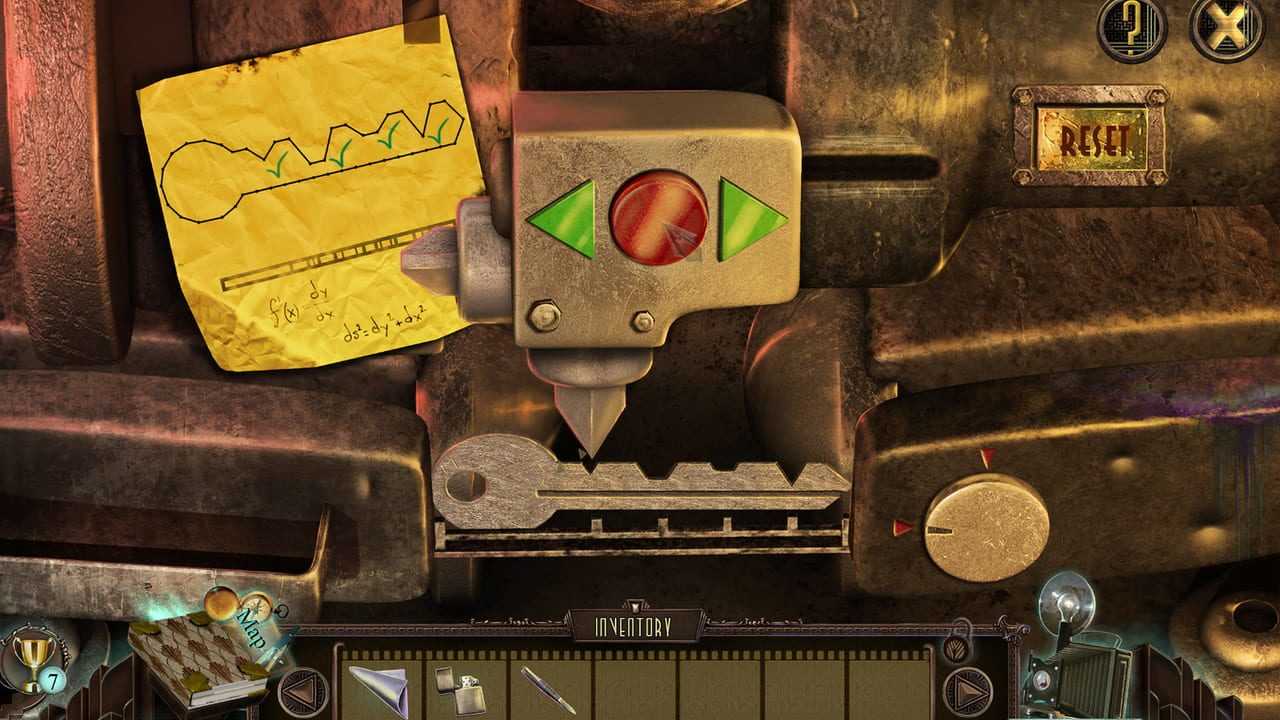
Task: Toggle the inventory panel lock
Action: point(955,643)
